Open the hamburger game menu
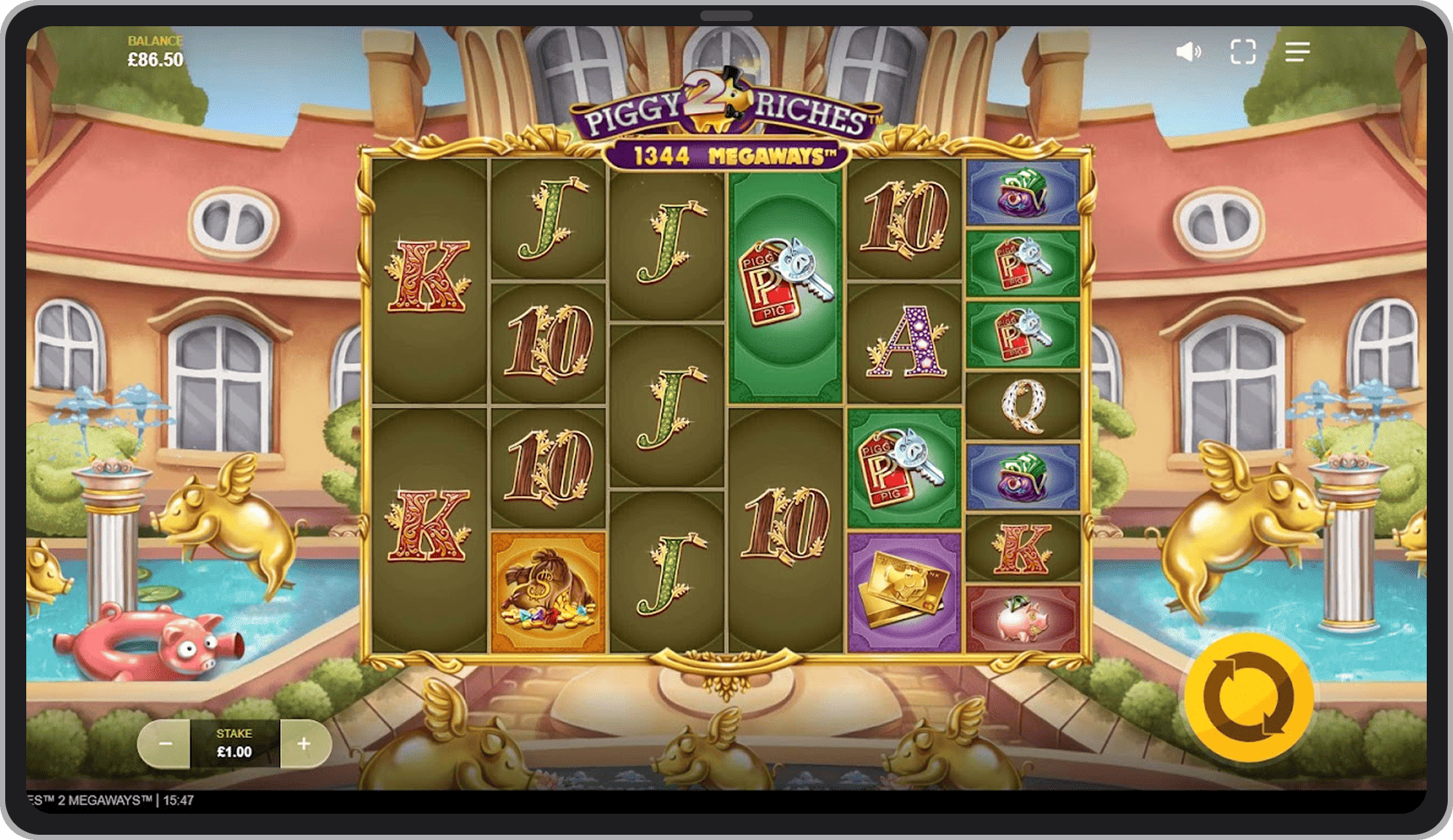1453x840 pixels. coord(1297,52)
